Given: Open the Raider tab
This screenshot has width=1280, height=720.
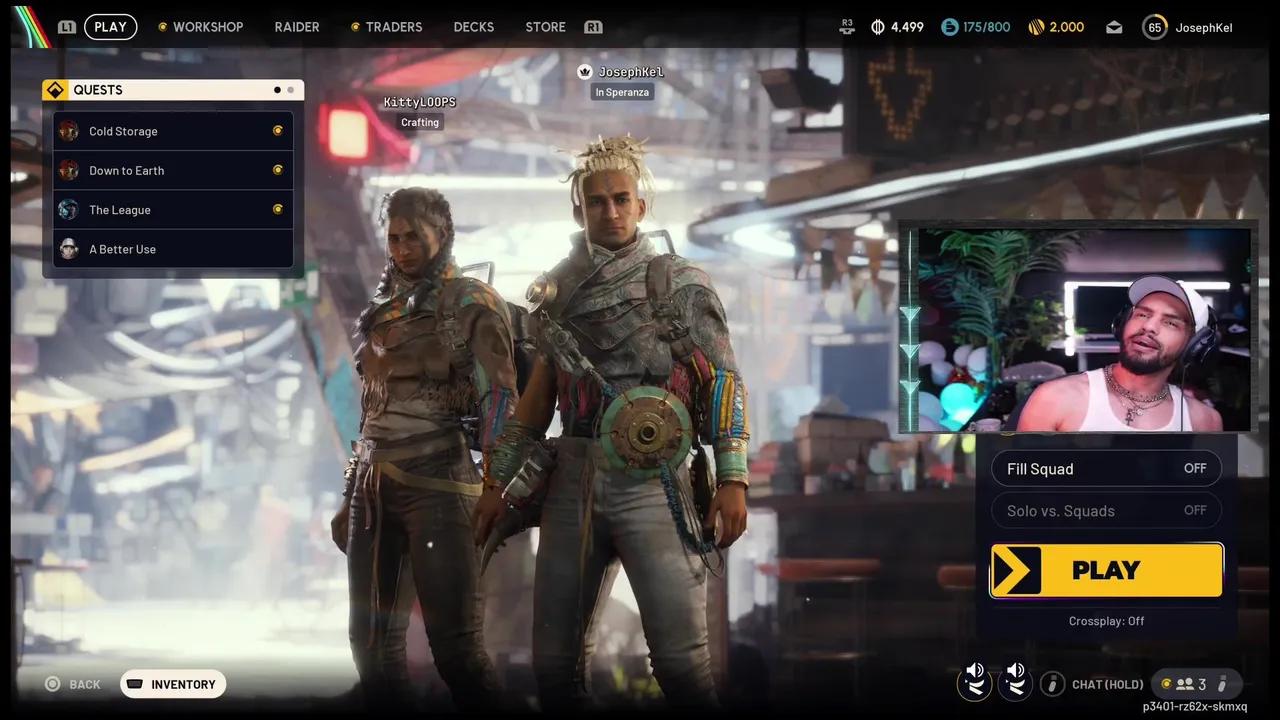Looking at the screenshot, I should (x=296, y=27).
